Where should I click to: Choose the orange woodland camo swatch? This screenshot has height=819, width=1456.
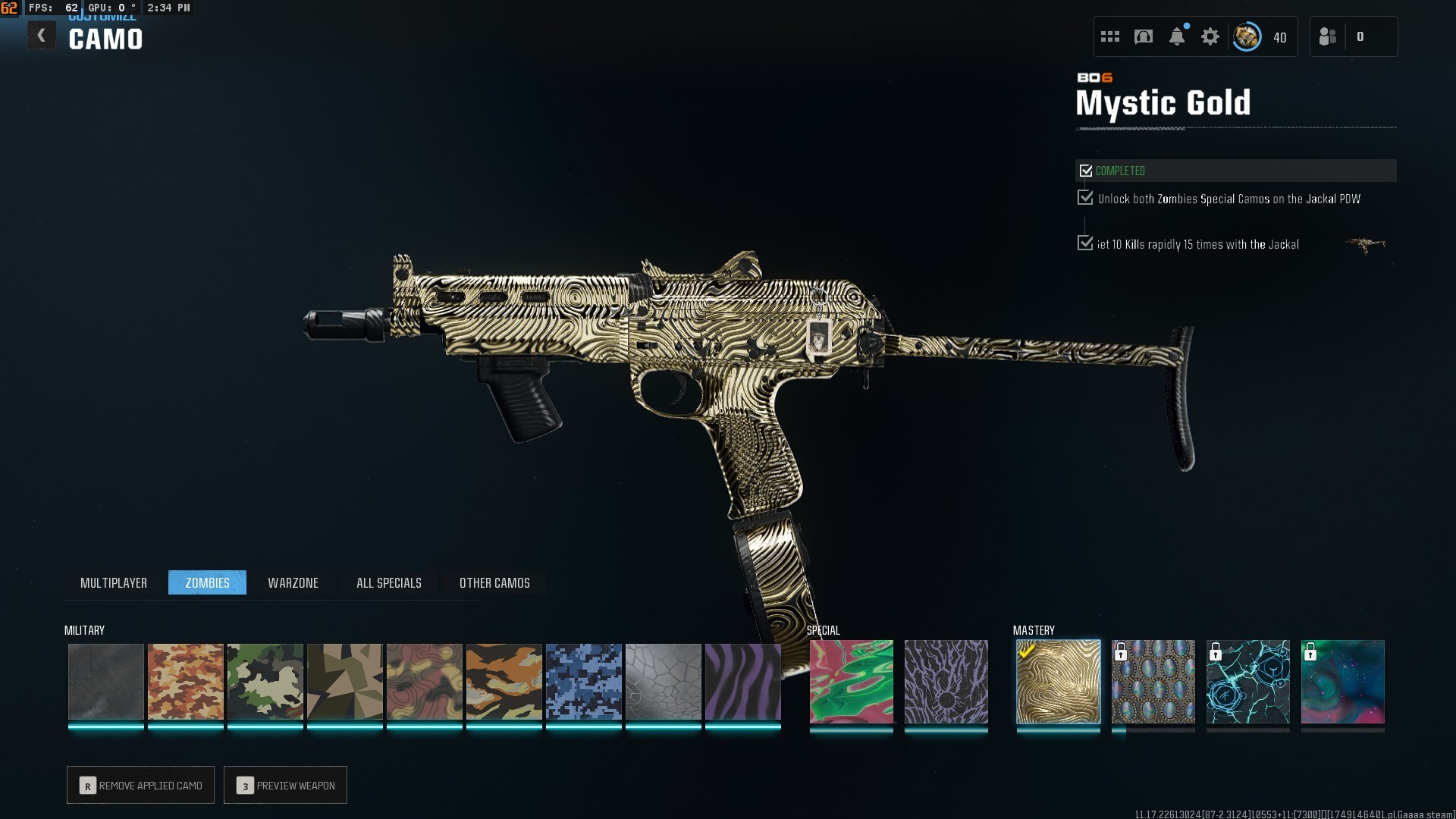[x=185, y=681]
